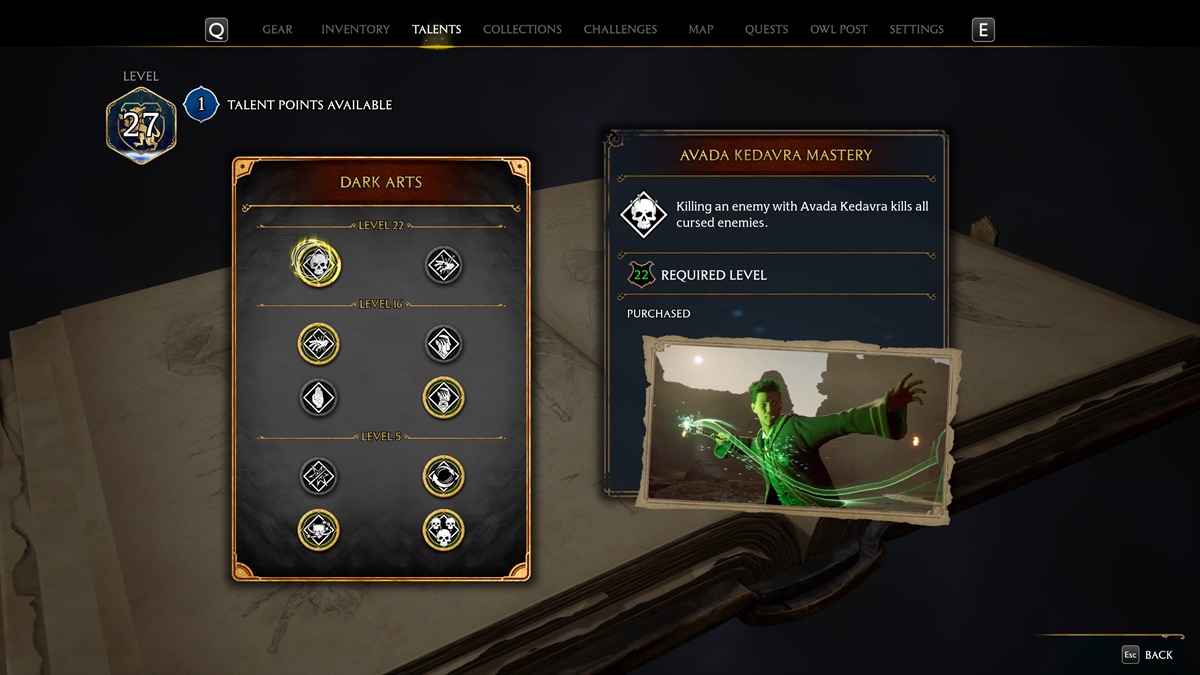Switch to the Inventory tab
Viewport: 1200px width, 675px height.
point(355,30)
